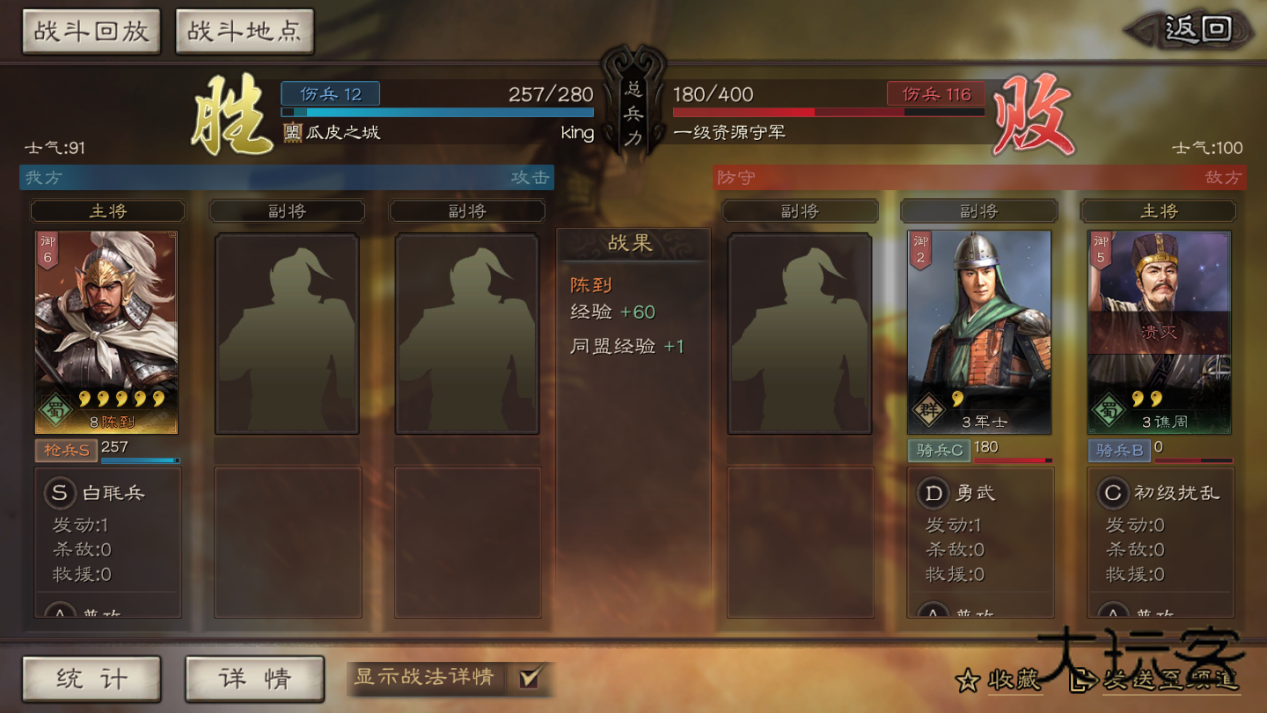Toggle the 显示战法详情 checkbox
Viewport: 1267px width, 713px height.
[529, 678]
